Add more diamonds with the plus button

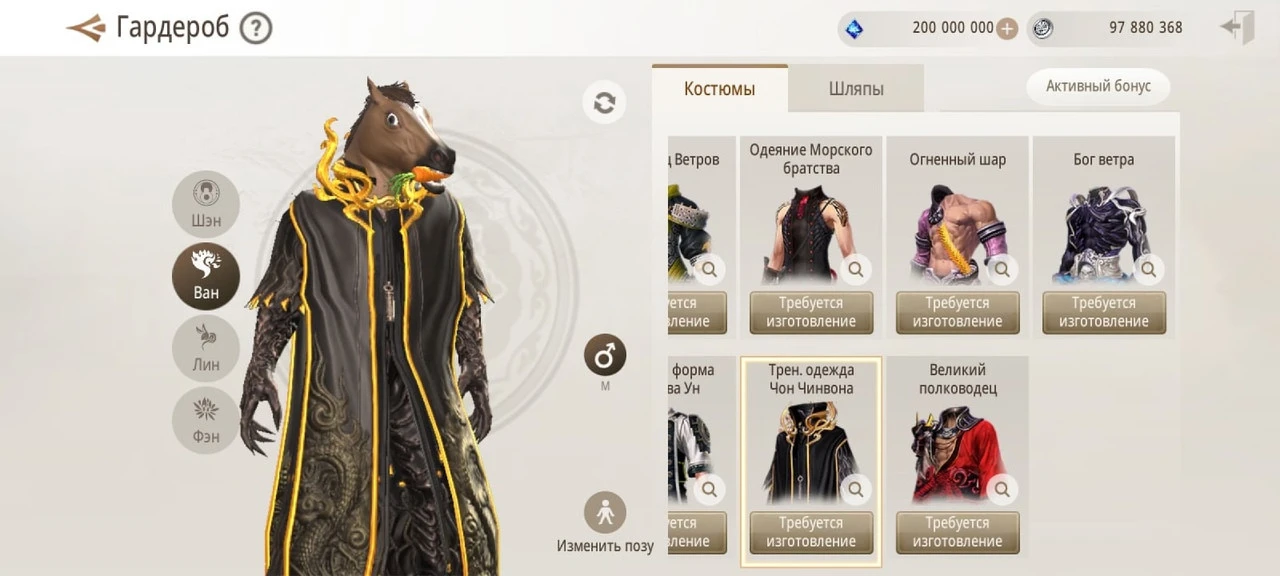coord(1007,28)
